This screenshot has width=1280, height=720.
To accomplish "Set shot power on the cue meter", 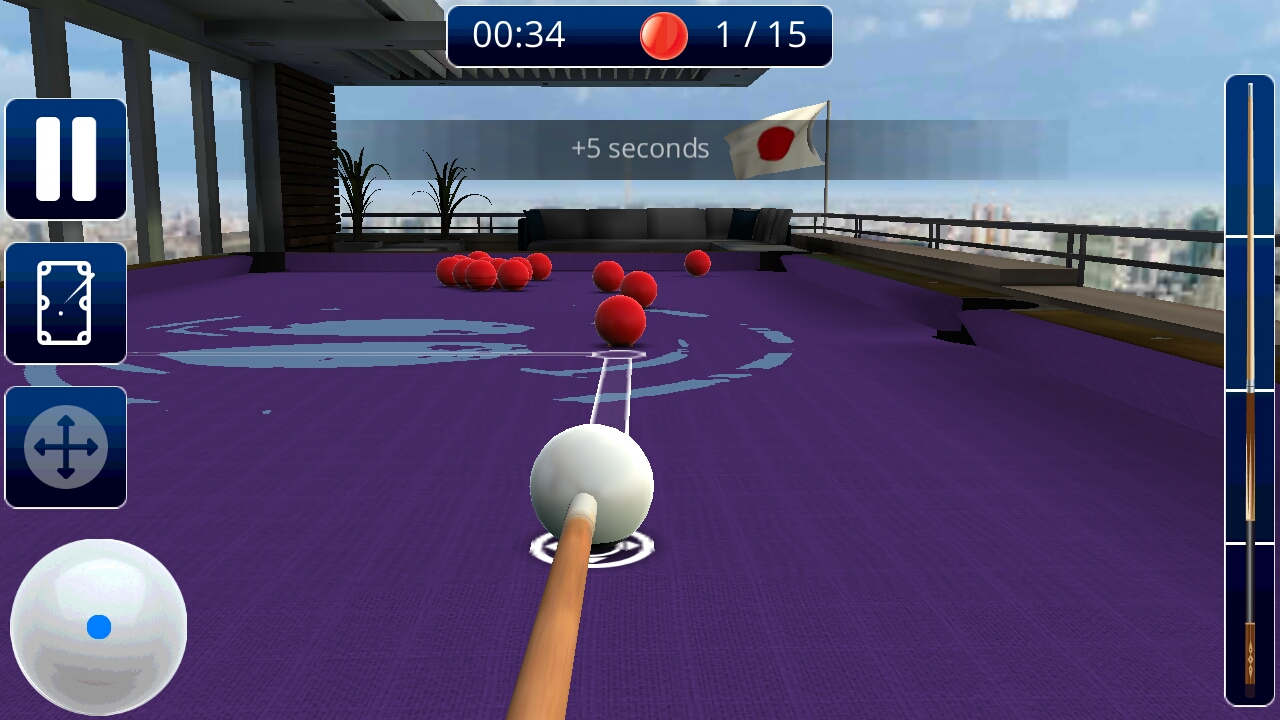I will coord(1249,390).
